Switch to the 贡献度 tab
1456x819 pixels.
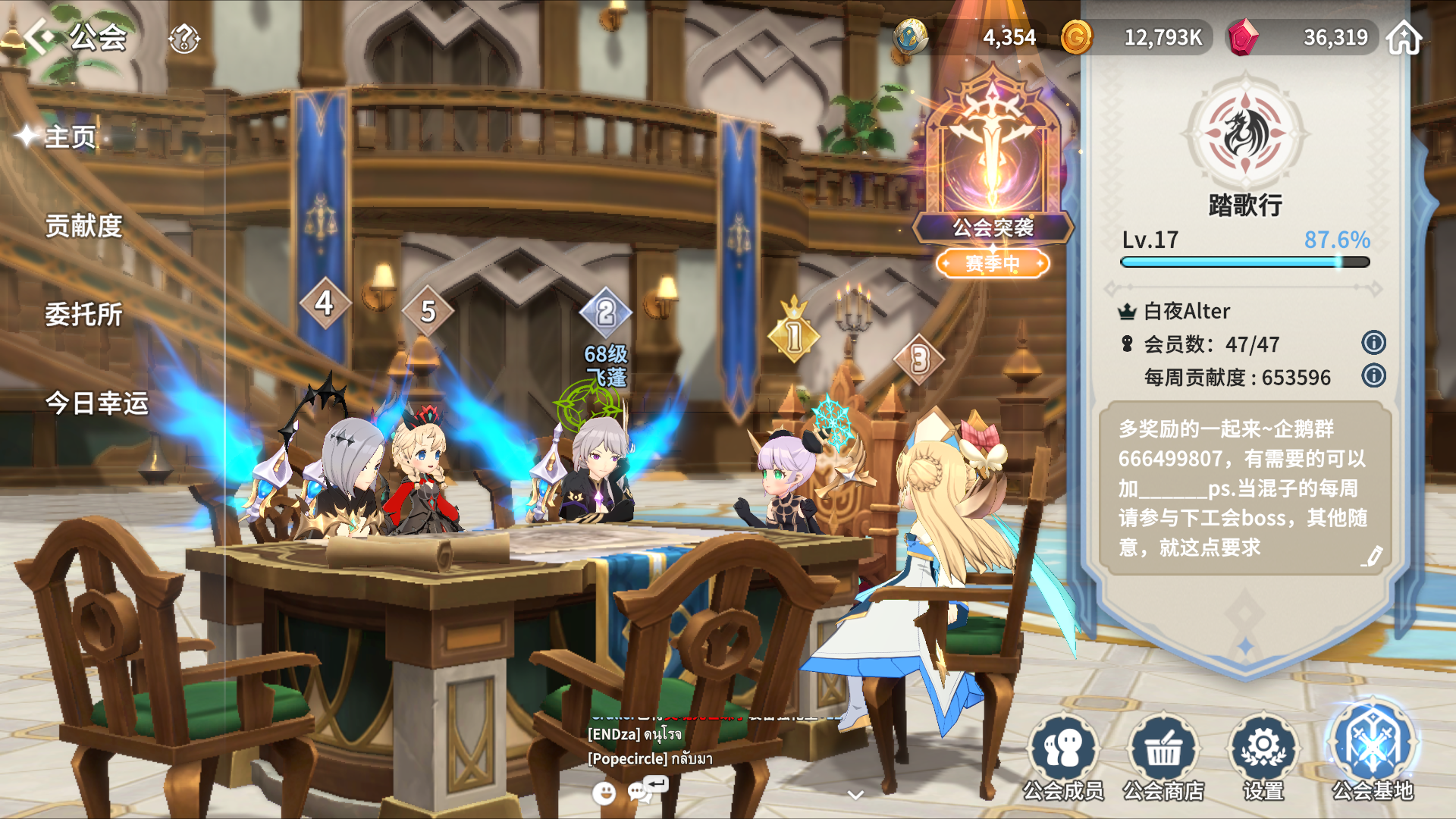(x=83, y=226)
